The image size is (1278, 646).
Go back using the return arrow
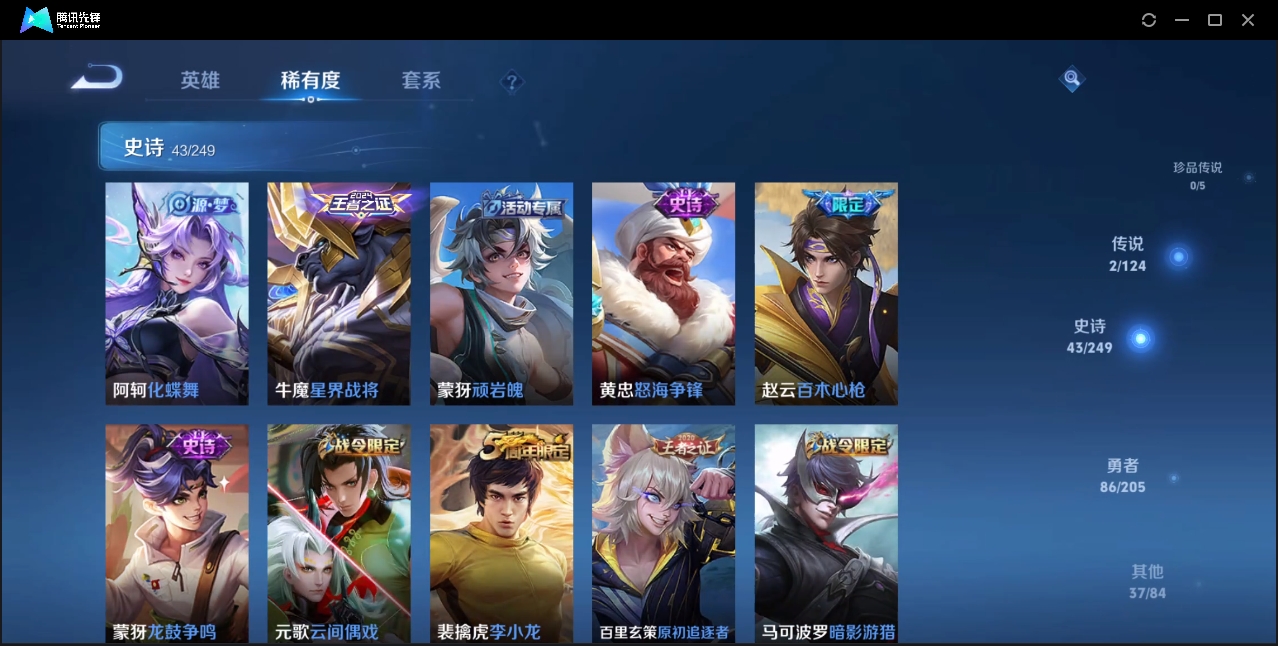point(97,78)
